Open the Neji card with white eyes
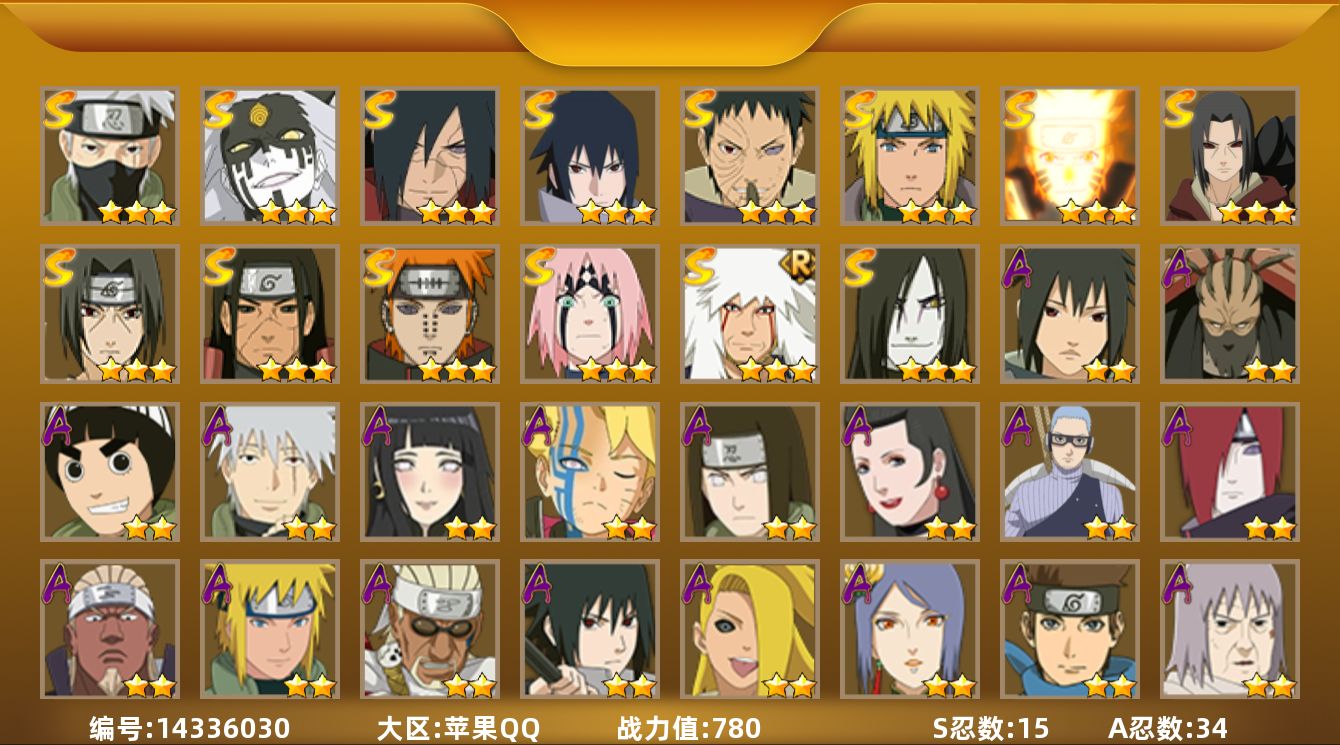 pos(749,471)
